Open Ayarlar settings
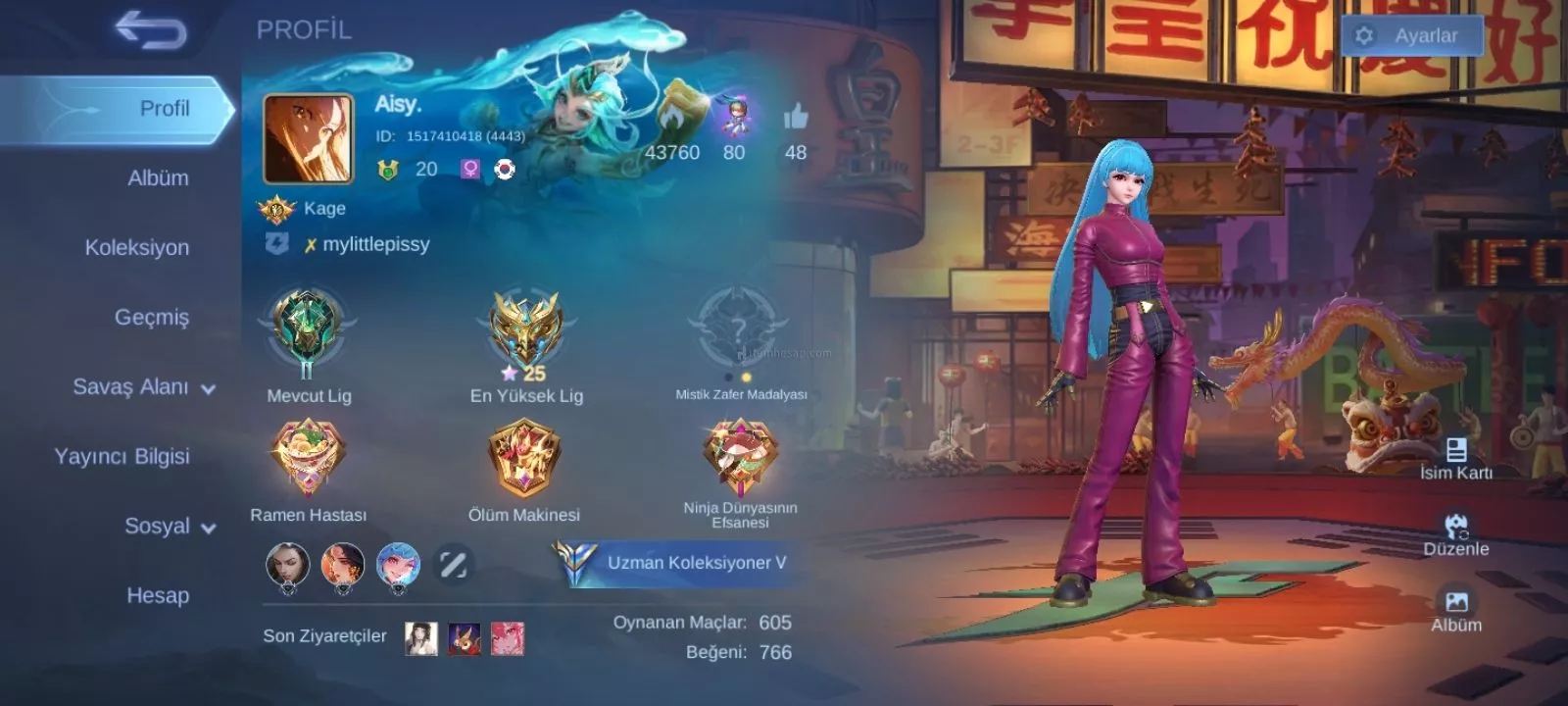1568x706 pixels. click(x=1411, y=36)
